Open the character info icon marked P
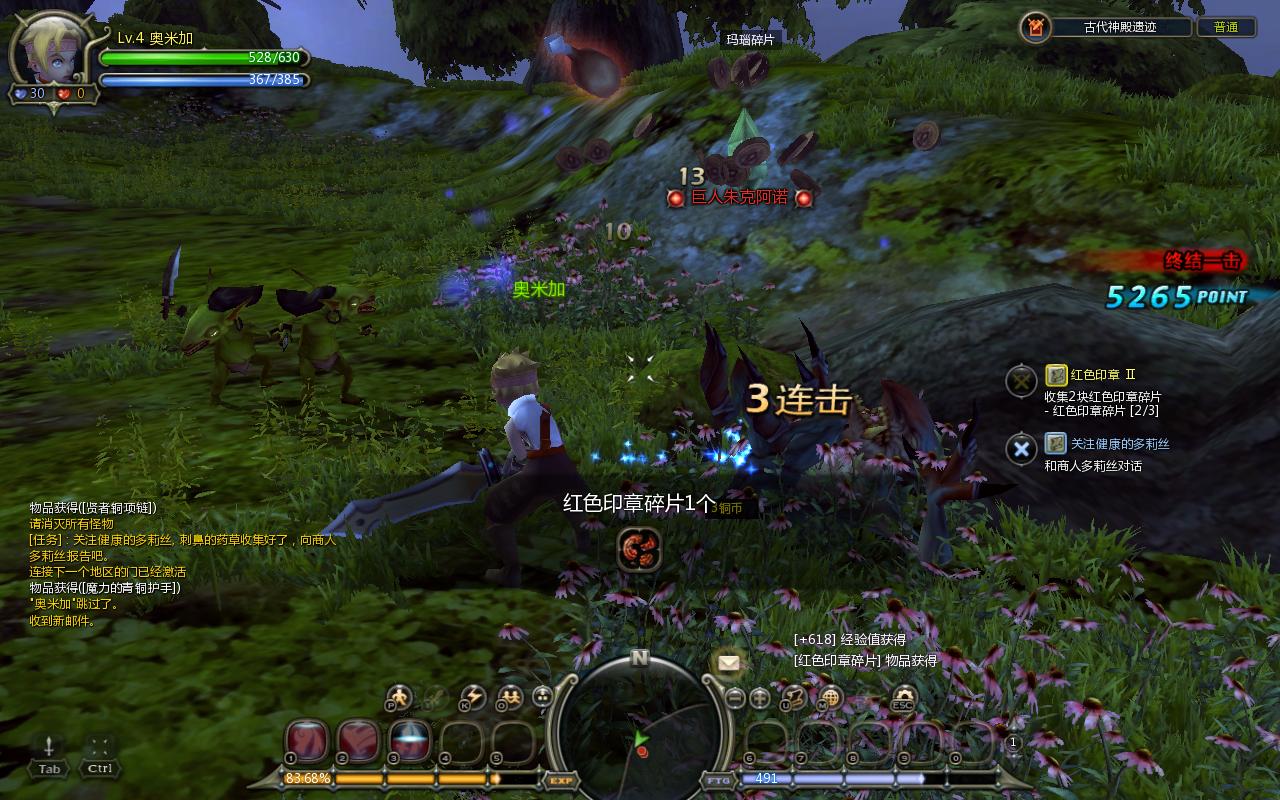The height and width of the screenshot is (800, 1280). [400, 697]
